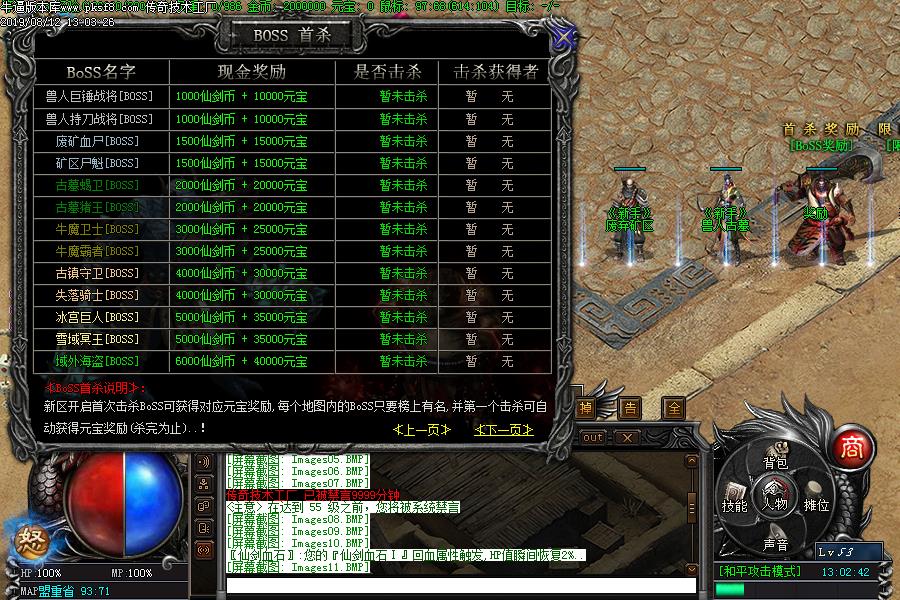Open the sound (声音) settings
Screen dimensions: 900x600
[775, 544]
